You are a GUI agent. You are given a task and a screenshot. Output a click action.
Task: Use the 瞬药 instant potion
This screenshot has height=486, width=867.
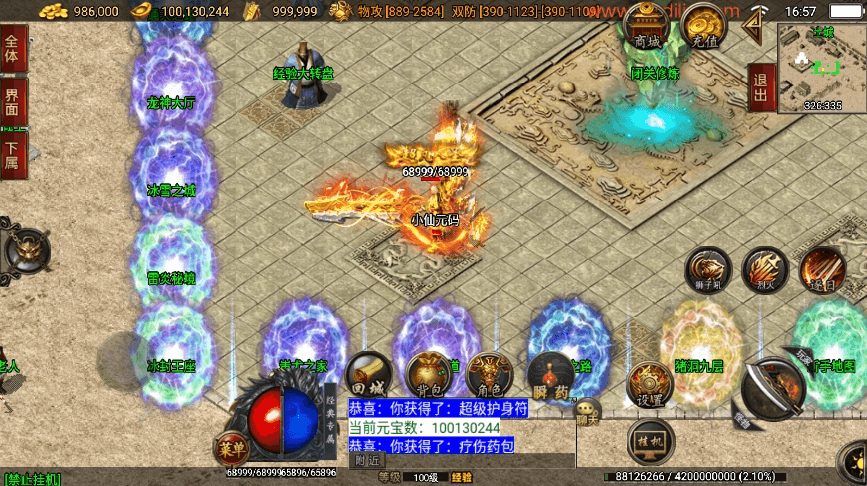pyautogui.click(x=550, y=375)
